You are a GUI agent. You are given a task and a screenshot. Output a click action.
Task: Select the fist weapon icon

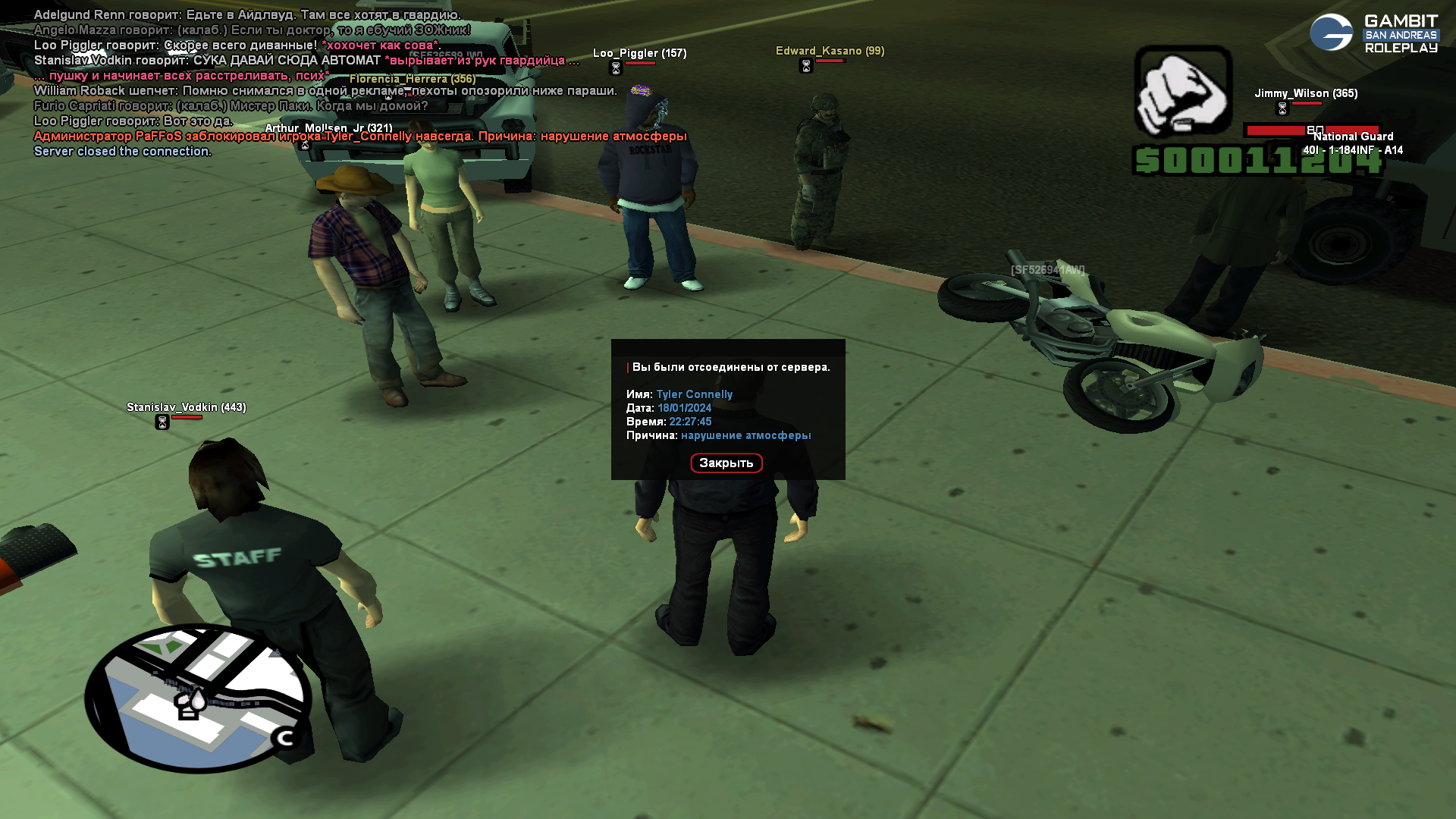tap(1182, 91)
